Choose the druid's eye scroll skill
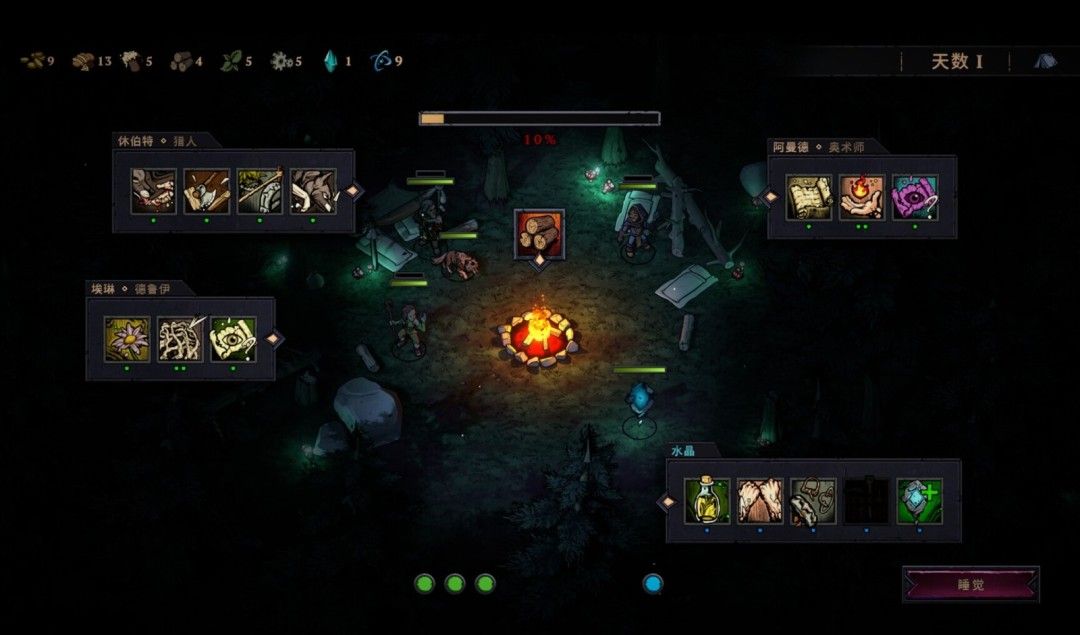1080x635 pixels. pos(233,339)
